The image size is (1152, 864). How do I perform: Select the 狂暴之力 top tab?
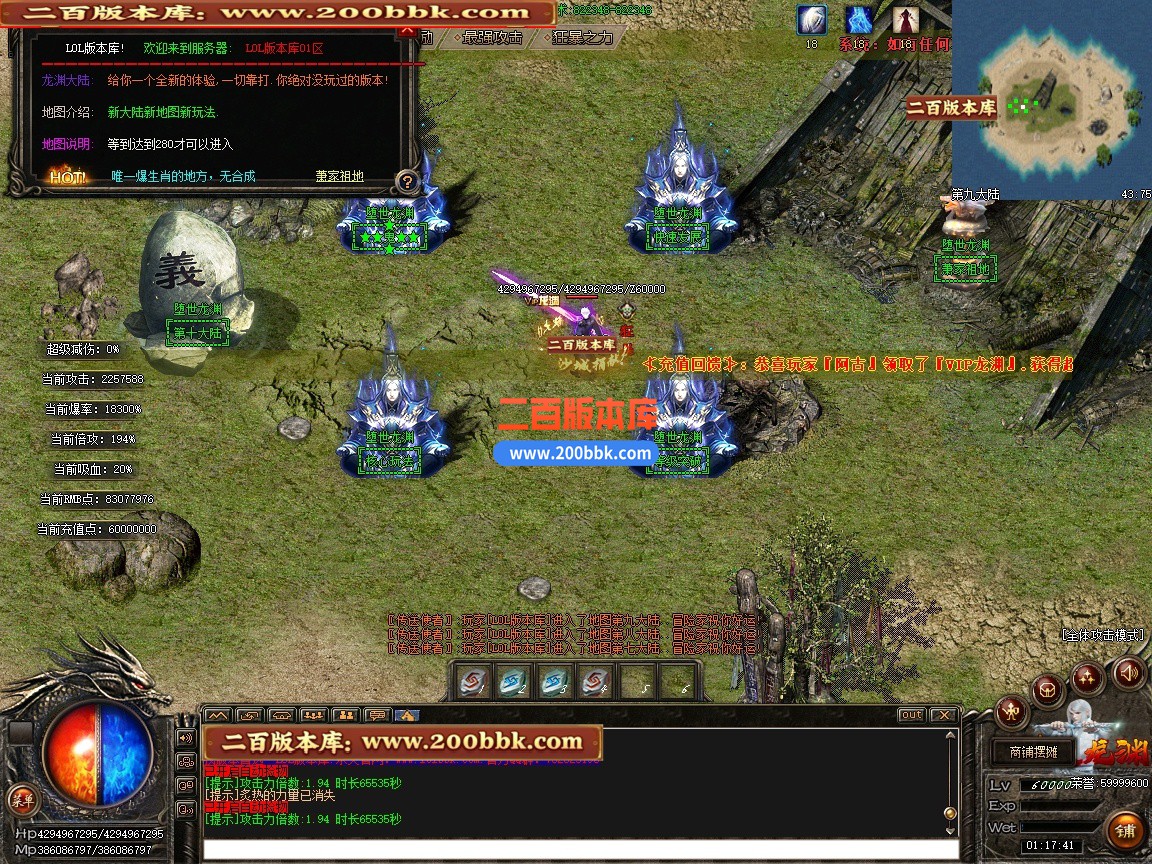(x=583, y=37)
